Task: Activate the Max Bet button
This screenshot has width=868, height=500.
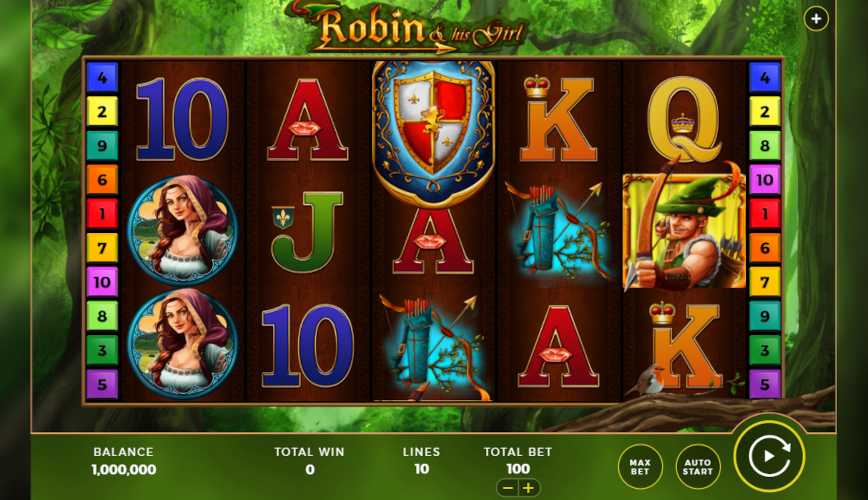Action: pyautogui.click(x=640, y=465)
